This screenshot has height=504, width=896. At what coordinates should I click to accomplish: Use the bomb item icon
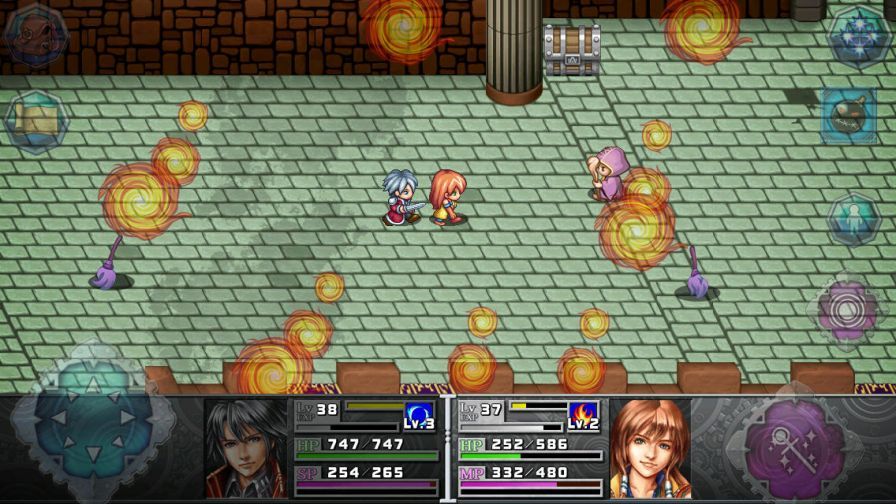(849, 117)
